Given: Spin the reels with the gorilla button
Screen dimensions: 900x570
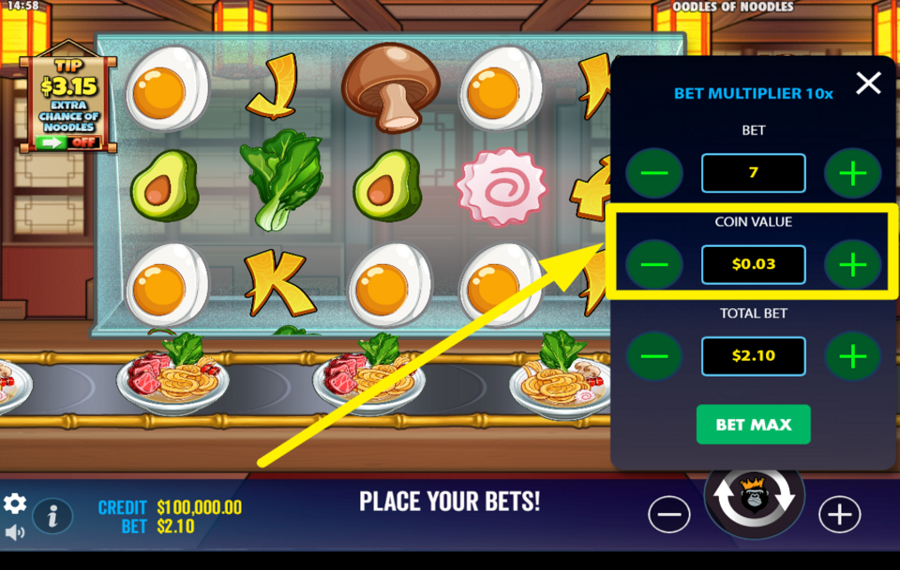Looking at the screenshot, I should coord(753,498).
